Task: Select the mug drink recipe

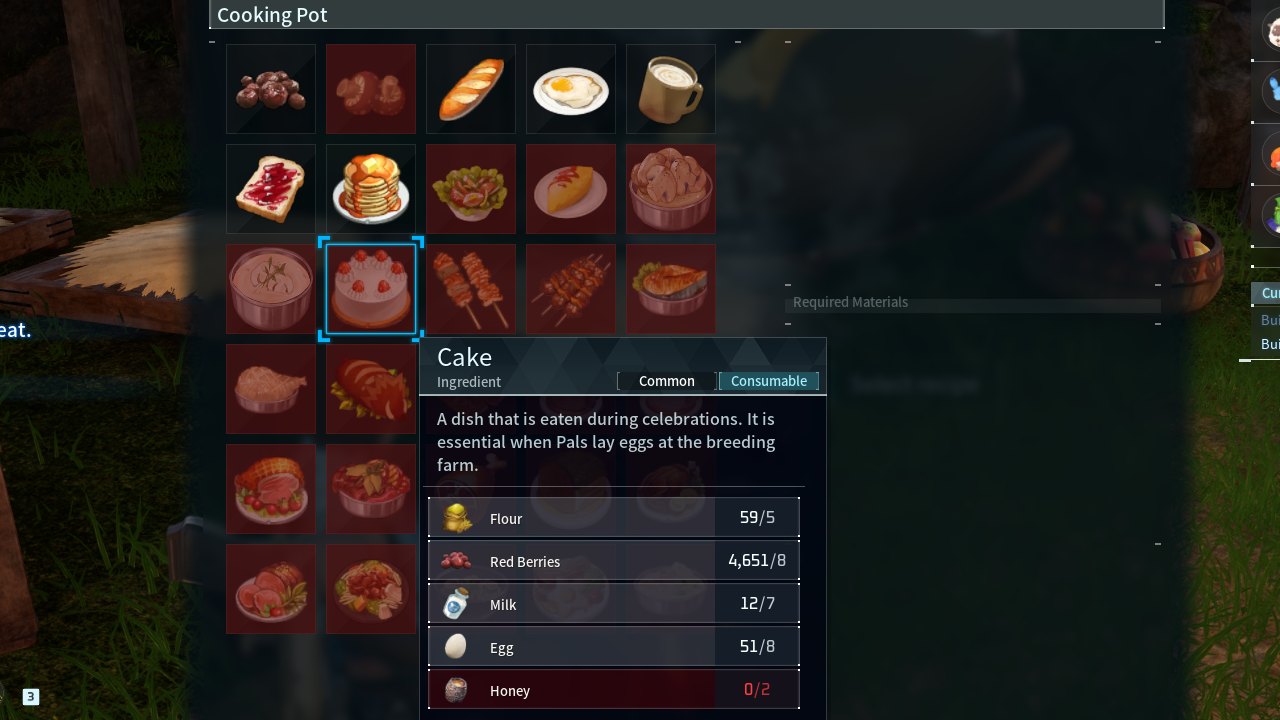Action: click(x=671, y=89)
